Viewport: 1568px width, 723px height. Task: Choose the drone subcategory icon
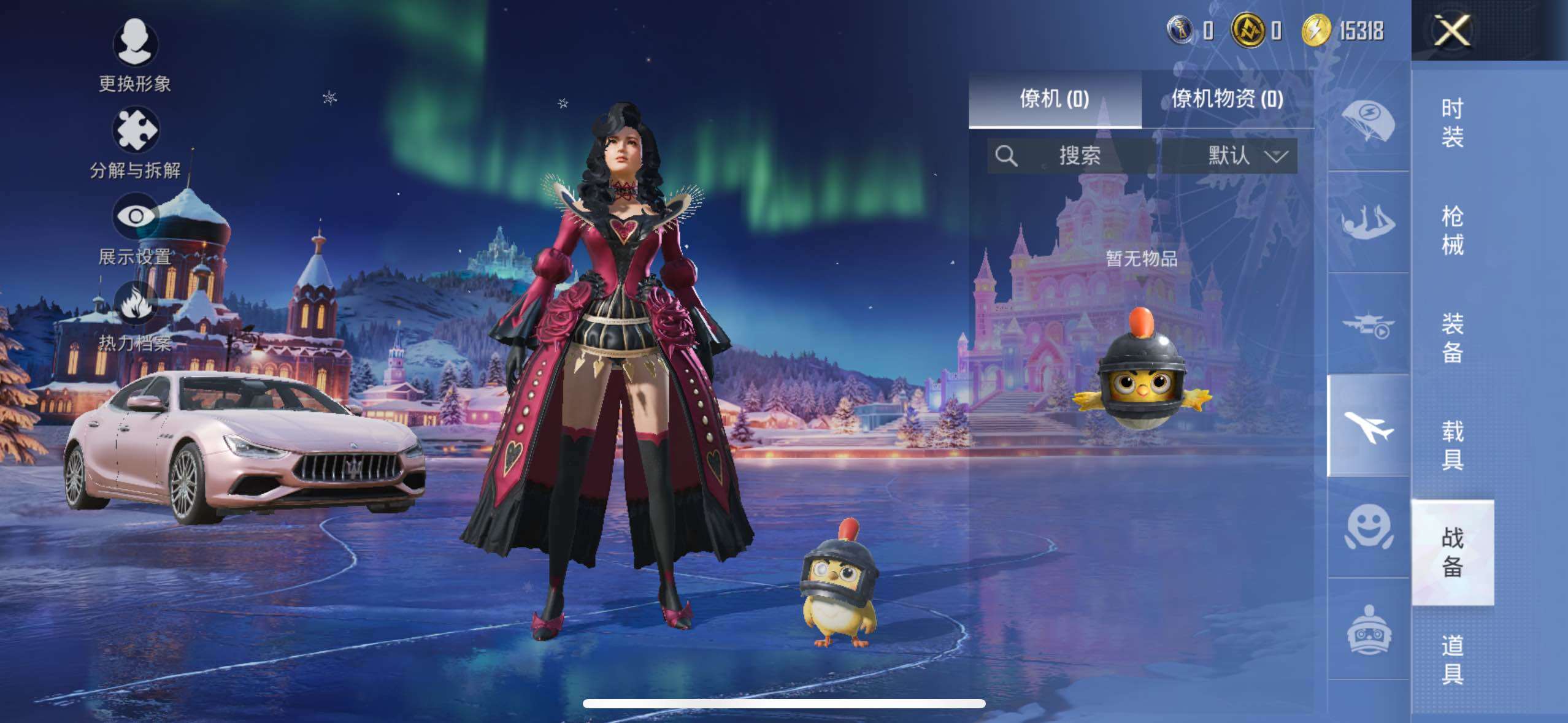(1368, 325)
